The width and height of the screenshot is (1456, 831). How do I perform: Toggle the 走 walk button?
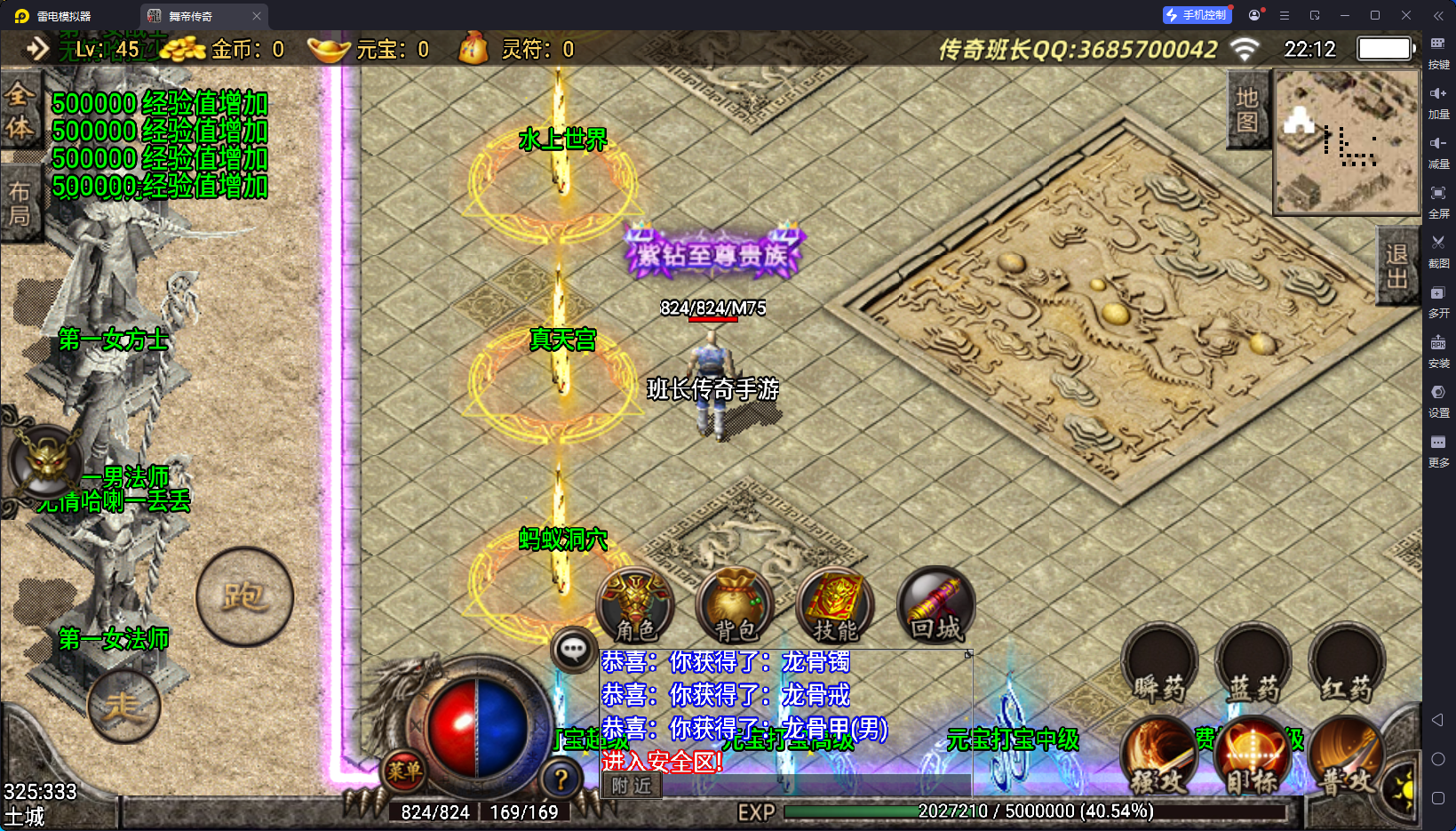point(123,707)
